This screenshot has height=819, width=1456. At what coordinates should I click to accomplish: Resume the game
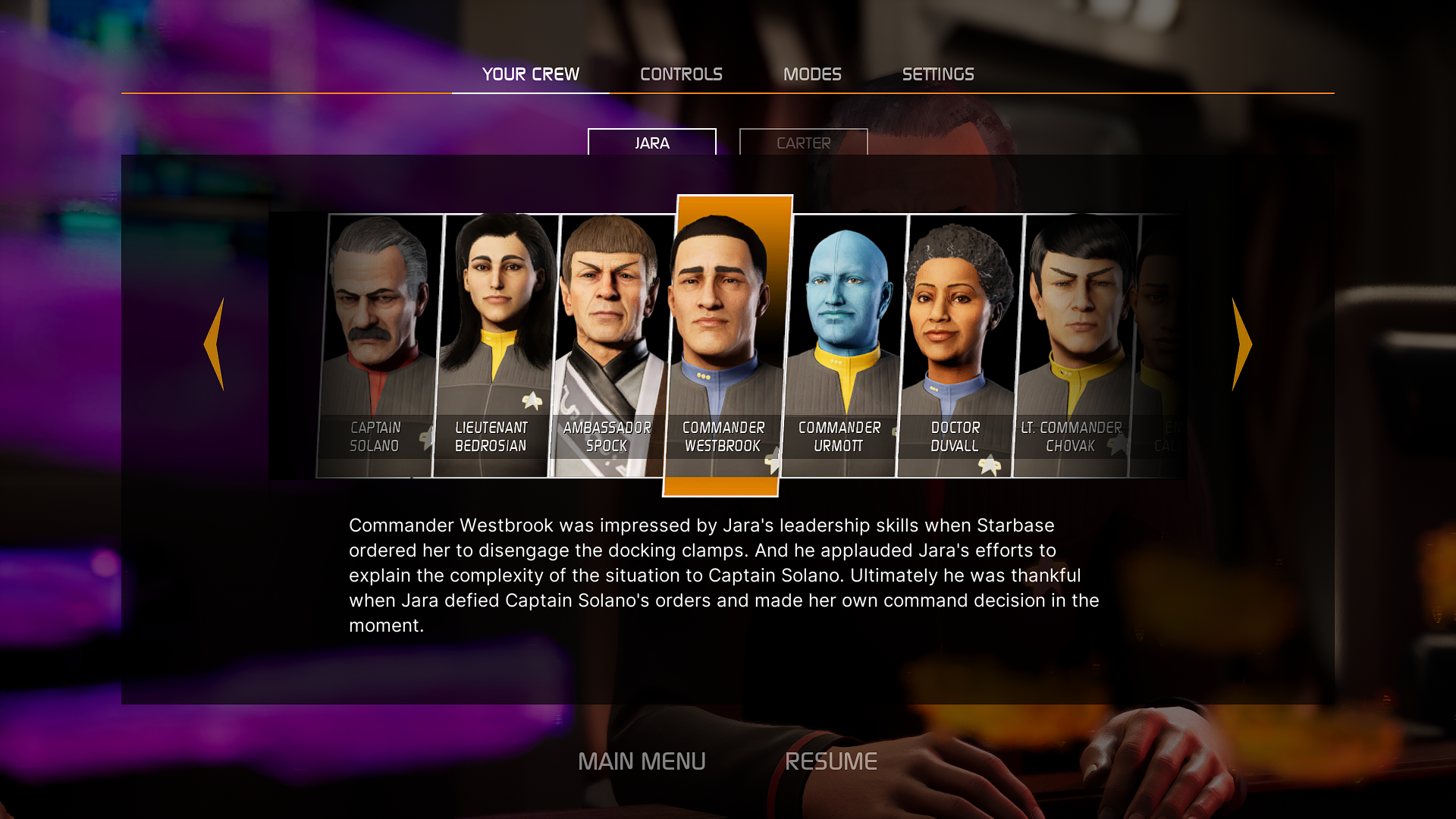(831, 761)
